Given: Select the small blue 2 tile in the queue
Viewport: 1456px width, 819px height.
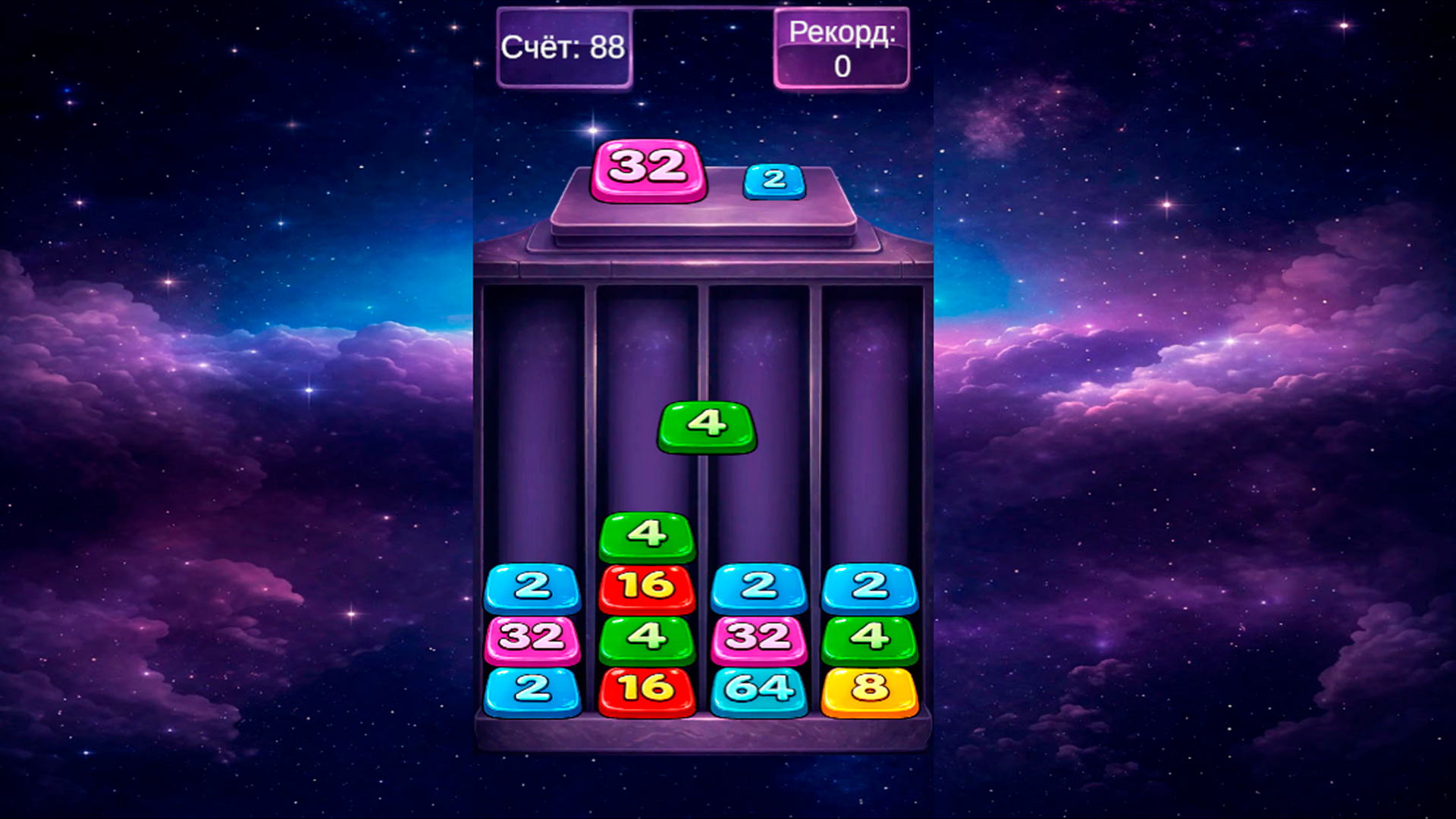Looking at the screenshot, I should pos(773,180).
